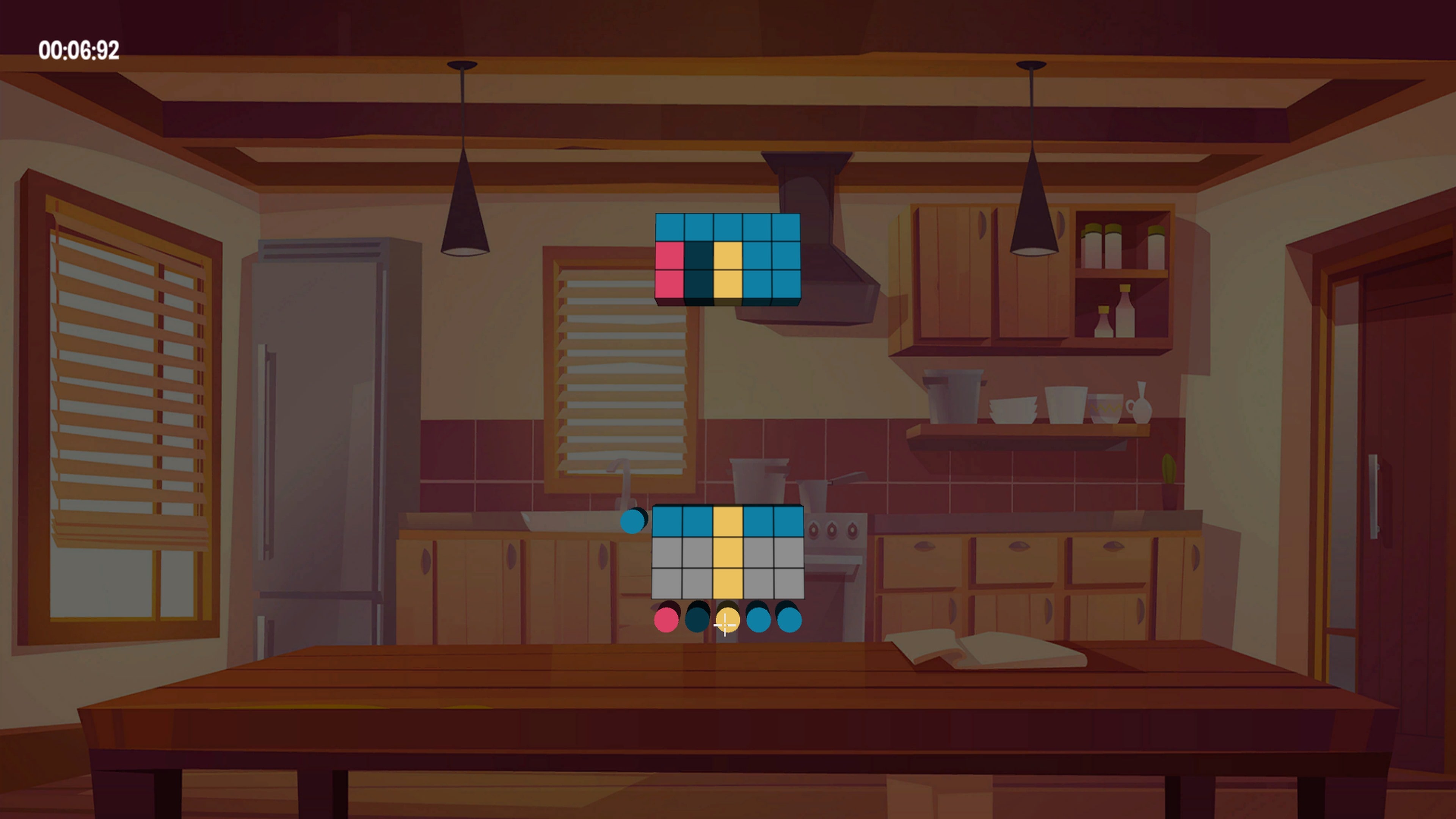This screenshot has height=819, width=1456.
Task: Pick the rightmost blue paint circle
Action: click(x=789, y=621)
